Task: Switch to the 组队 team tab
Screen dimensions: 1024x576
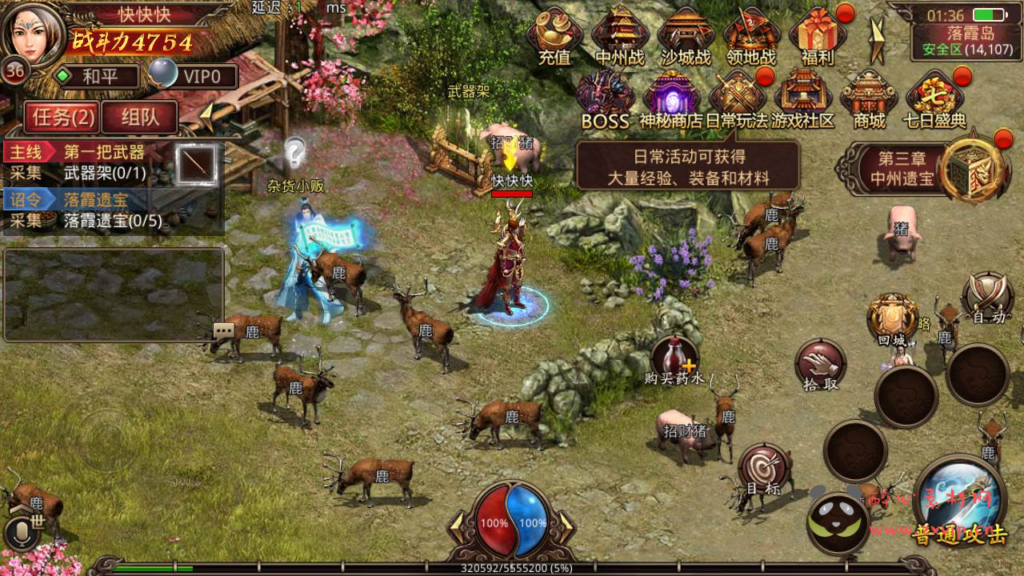Action: coord(139,117)
